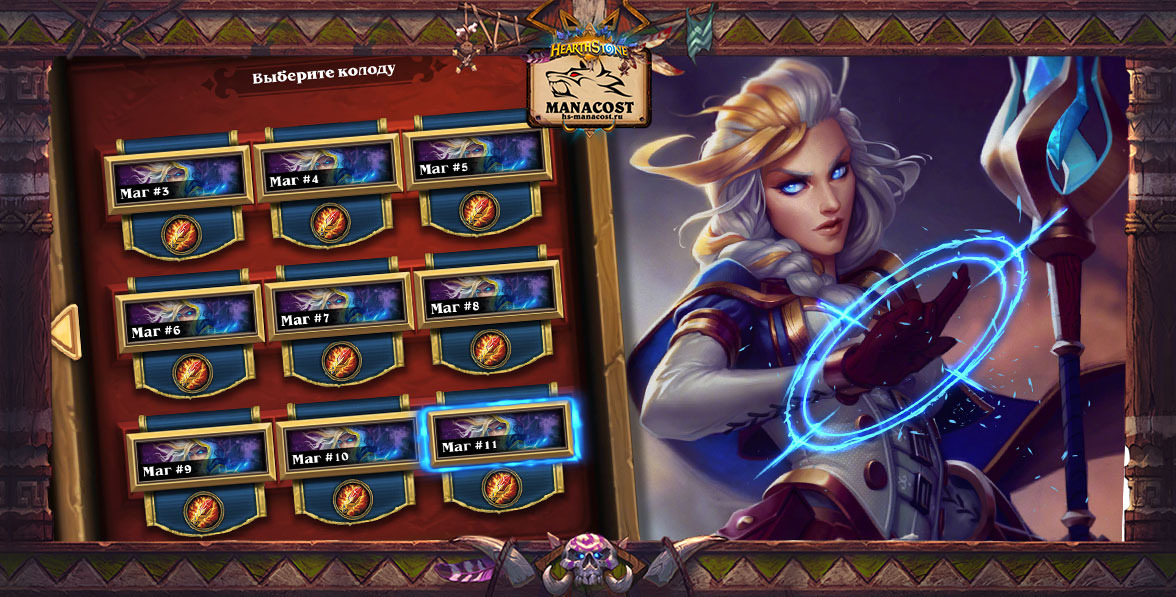Select the Маг #6 deck tile
This screenshot has height=597, width=1176.
coord(190,318)
